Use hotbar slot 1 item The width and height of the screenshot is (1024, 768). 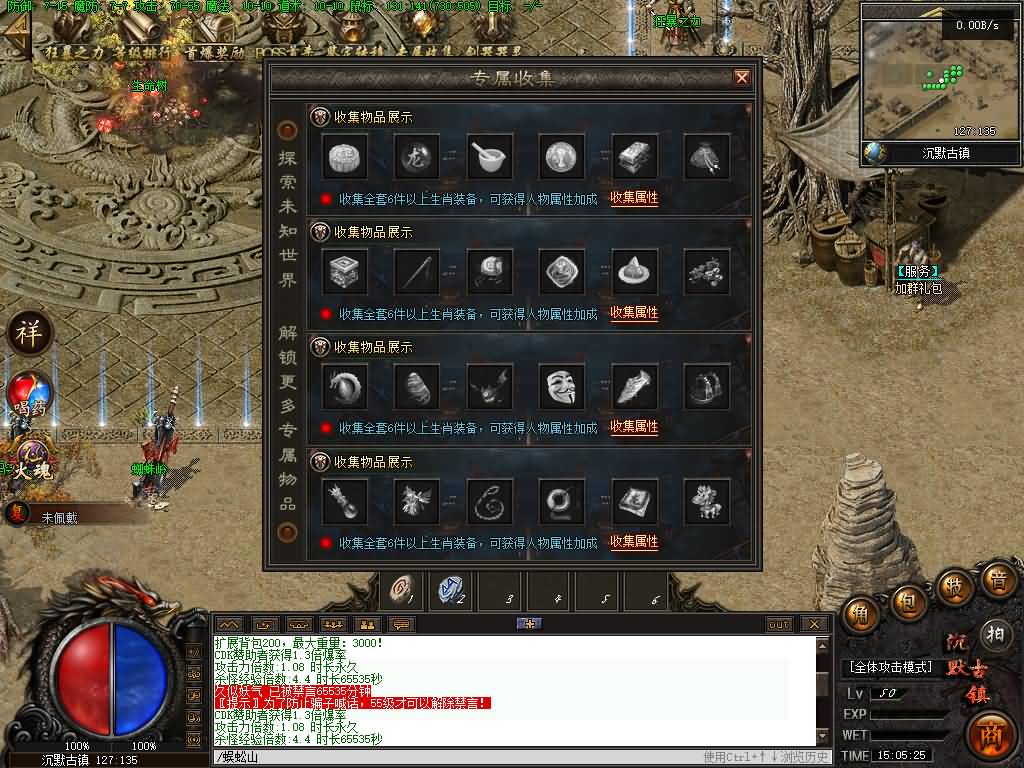click(404, 591)
